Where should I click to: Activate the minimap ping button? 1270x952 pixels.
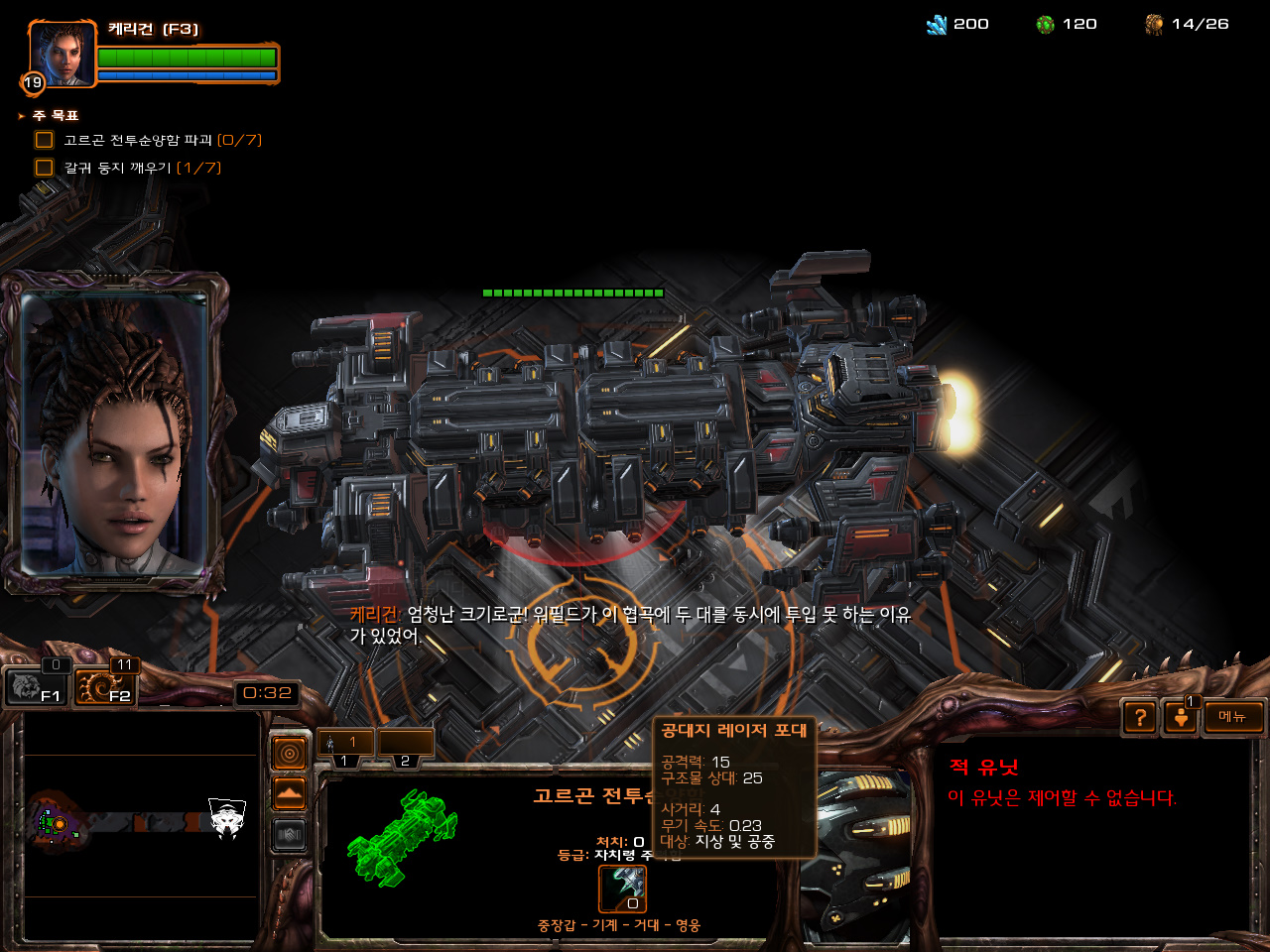pyautogui.click(x=289, y=755)
